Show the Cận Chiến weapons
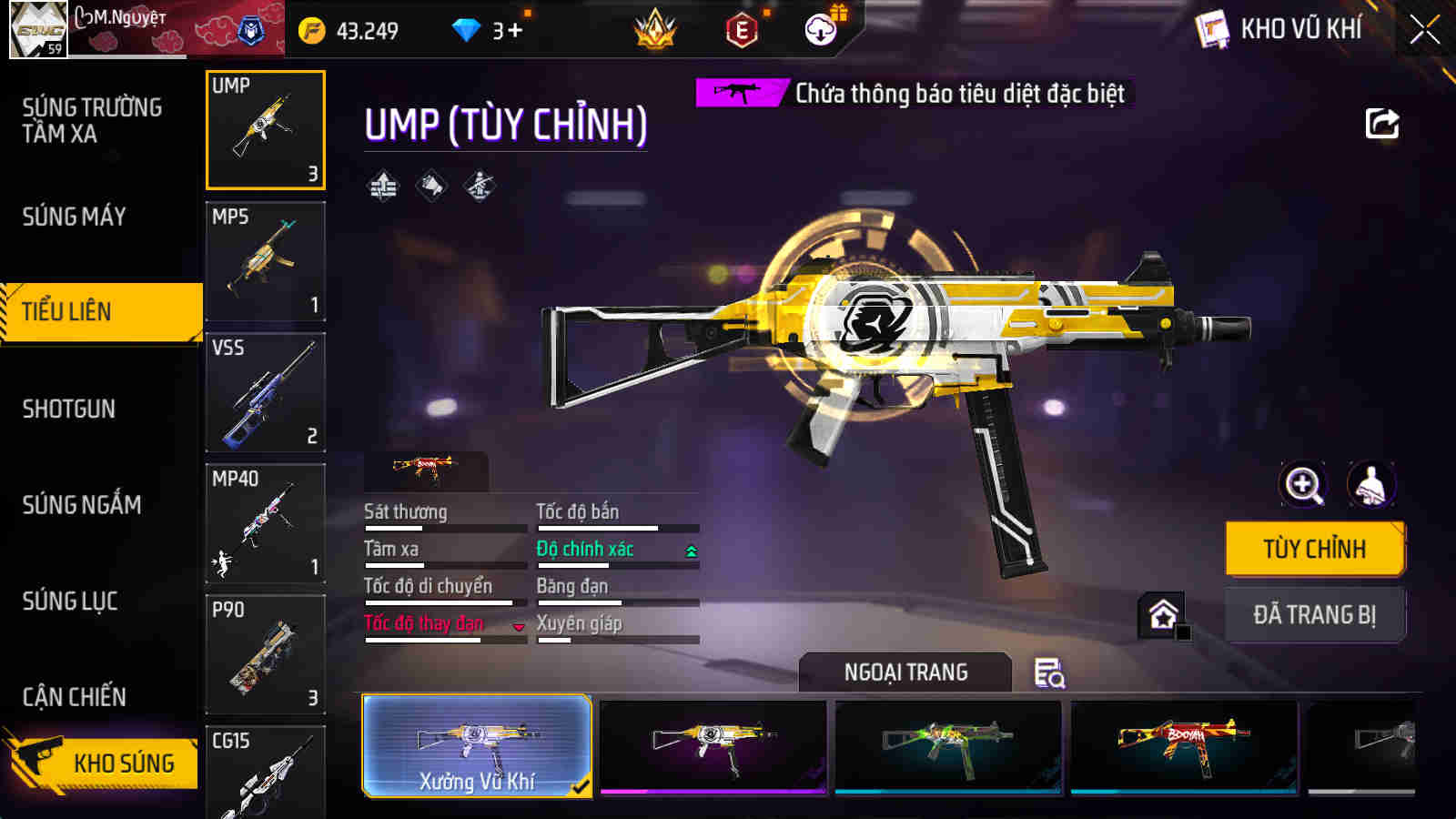This screenshot has height=819, width=1456. point(75,697)
